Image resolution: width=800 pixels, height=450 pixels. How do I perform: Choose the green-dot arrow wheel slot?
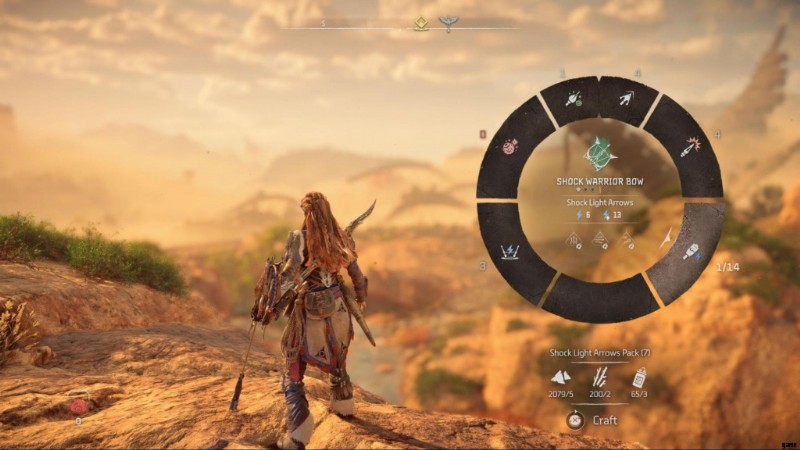click(574, 98)
